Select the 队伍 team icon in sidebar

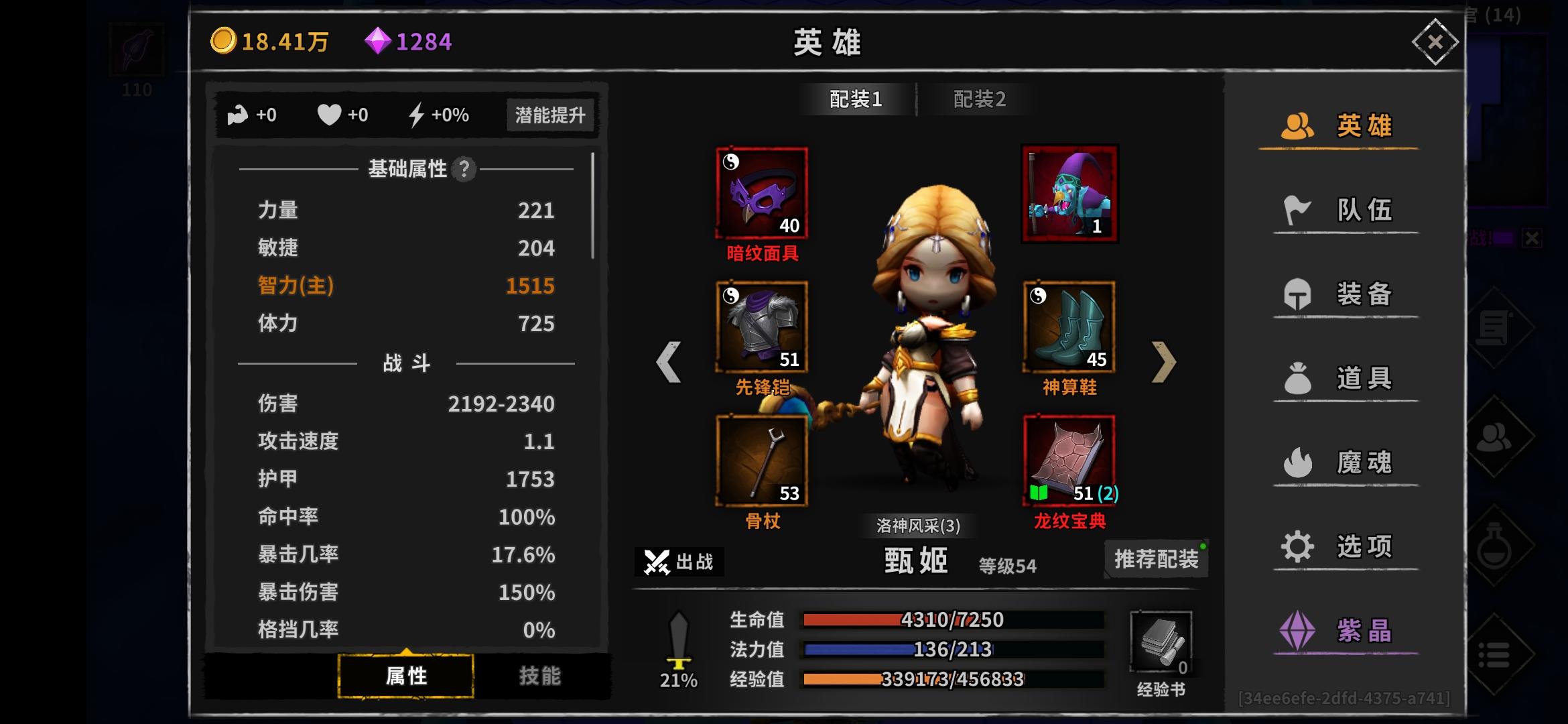tap(1296, 209)
